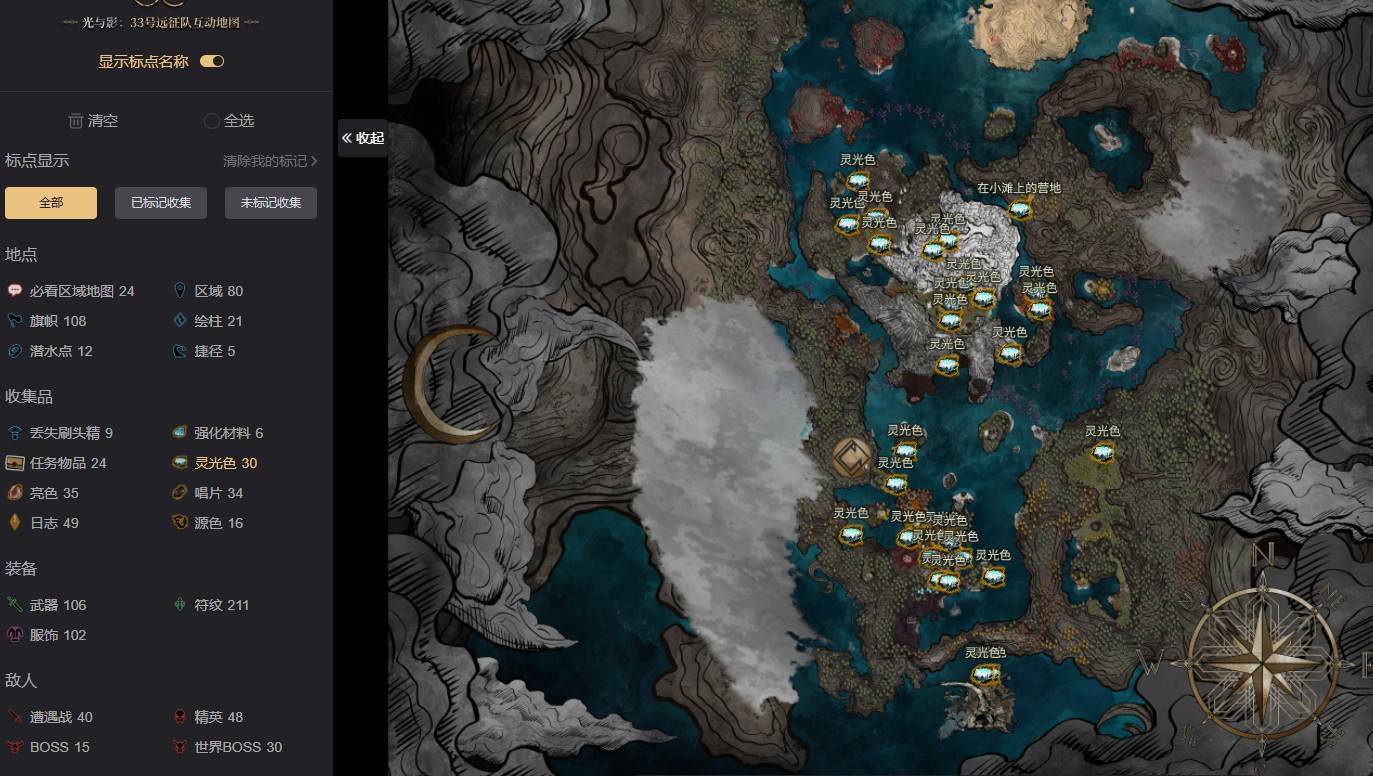Enable the 唱片 34 filter
Image resolution: width=1373 pixels, height=776 pixels.
[x=207, y=493]
